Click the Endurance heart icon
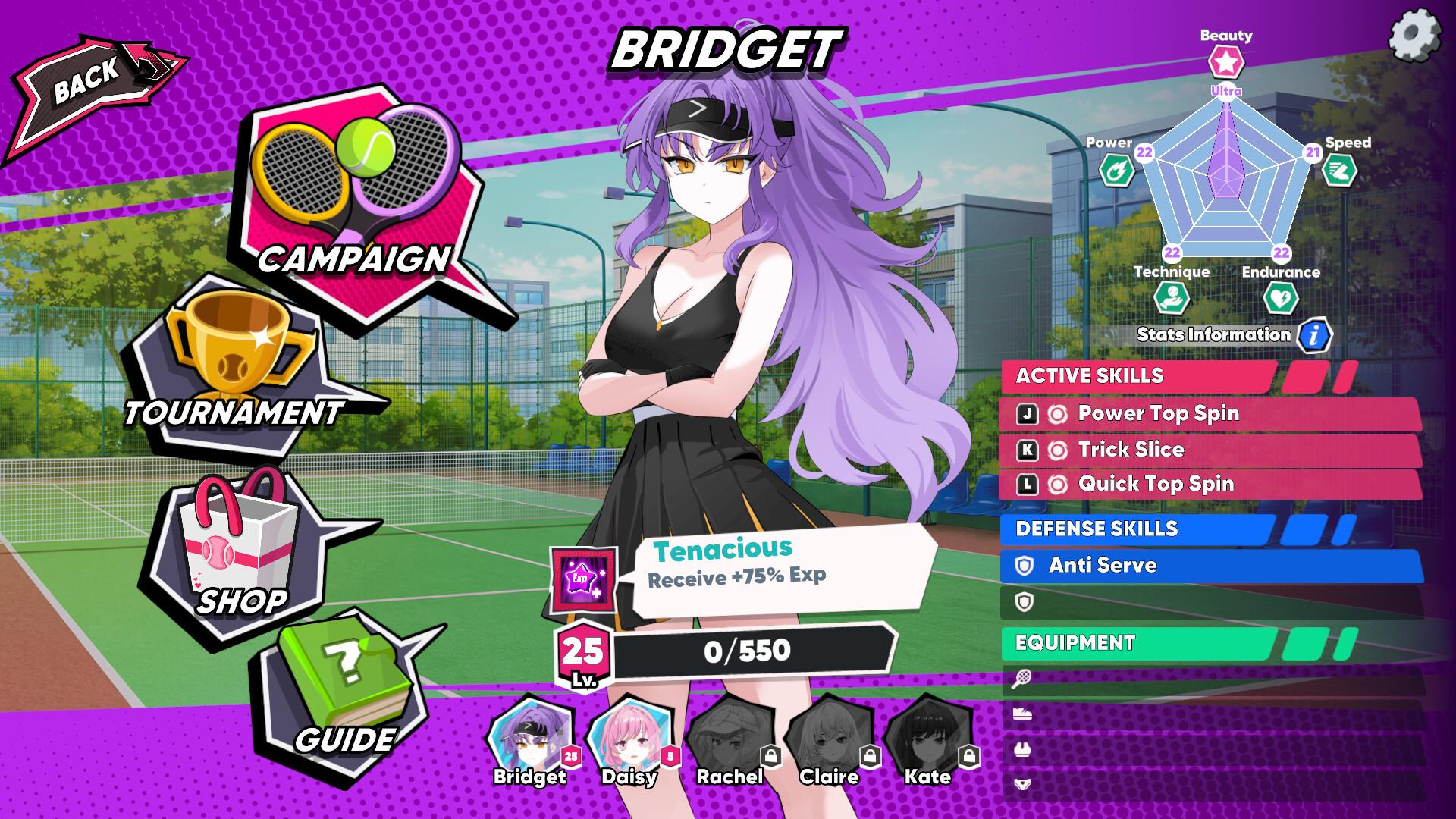 click(x=1282, y=296)
